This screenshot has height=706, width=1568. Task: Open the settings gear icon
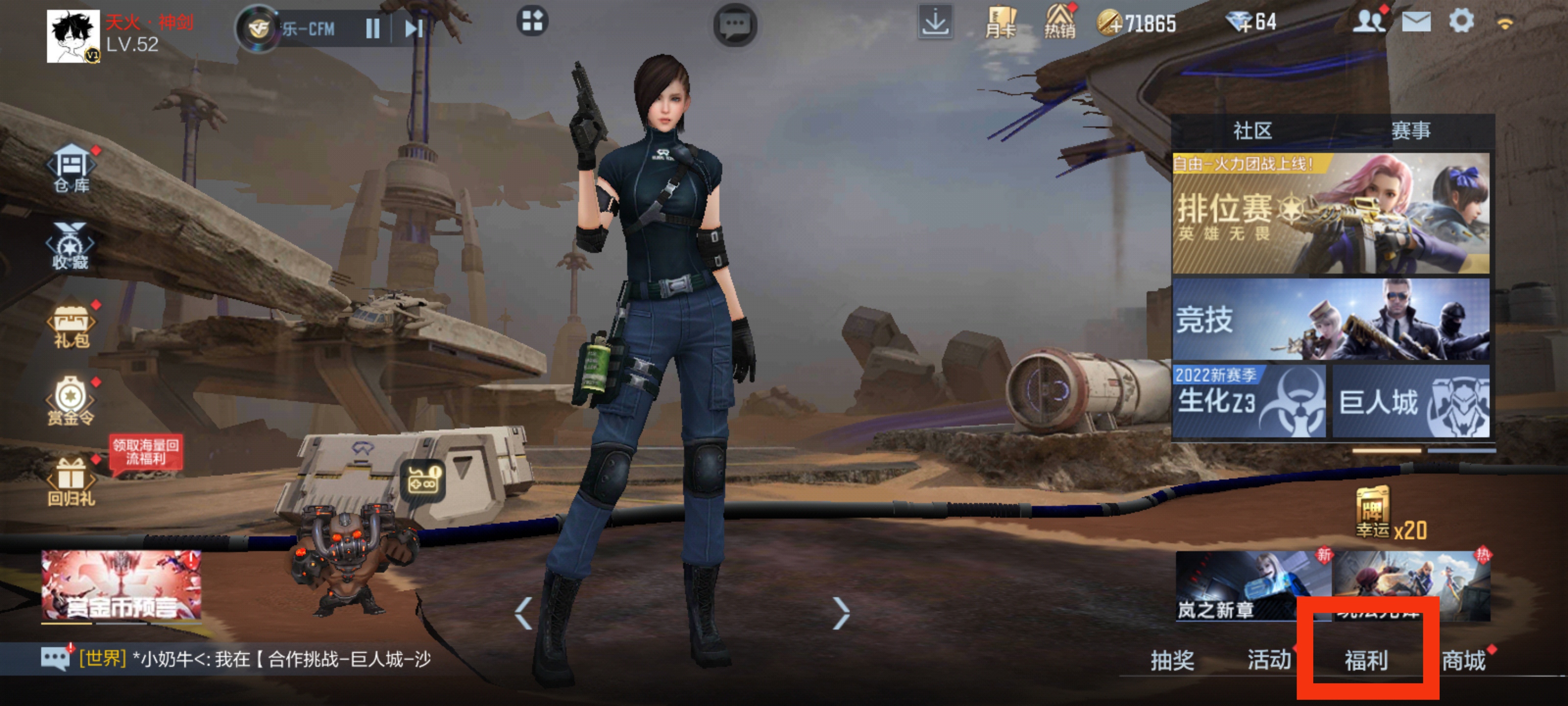(x=1461, y=22)
